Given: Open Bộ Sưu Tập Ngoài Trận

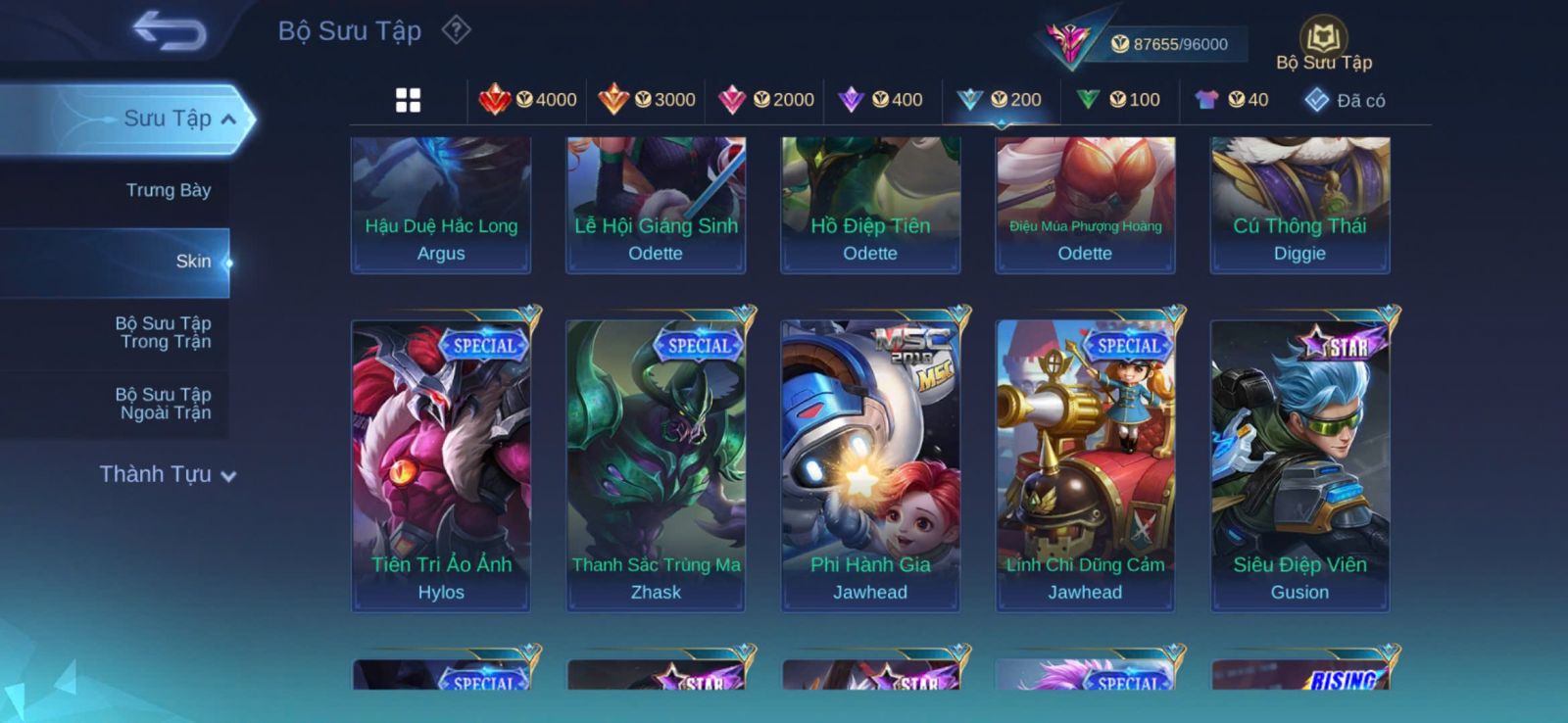Looking at the screenshot, I should pos(164,404).
